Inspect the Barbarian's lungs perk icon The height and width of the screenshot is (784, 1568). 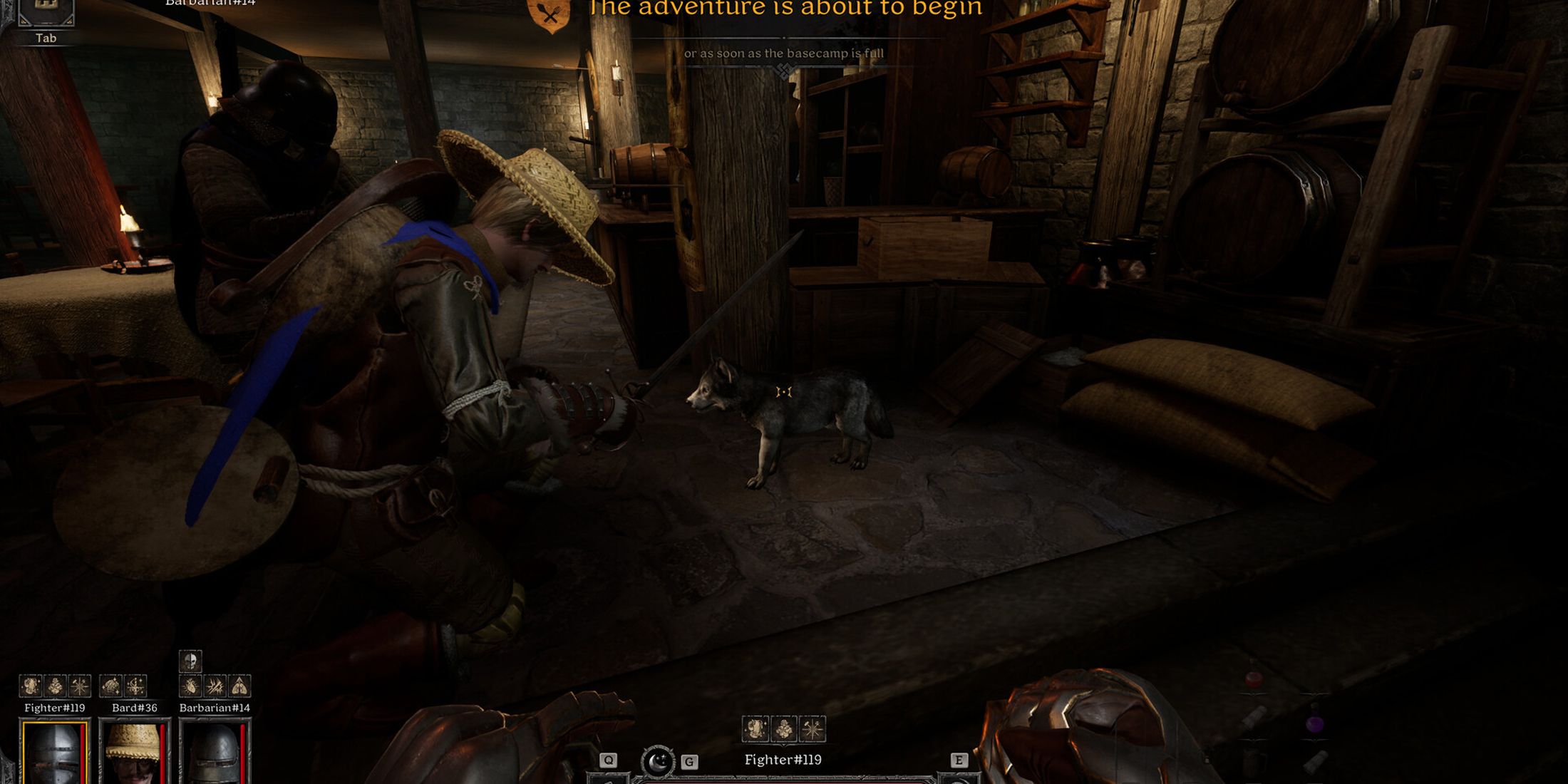(x=239, y=686)
